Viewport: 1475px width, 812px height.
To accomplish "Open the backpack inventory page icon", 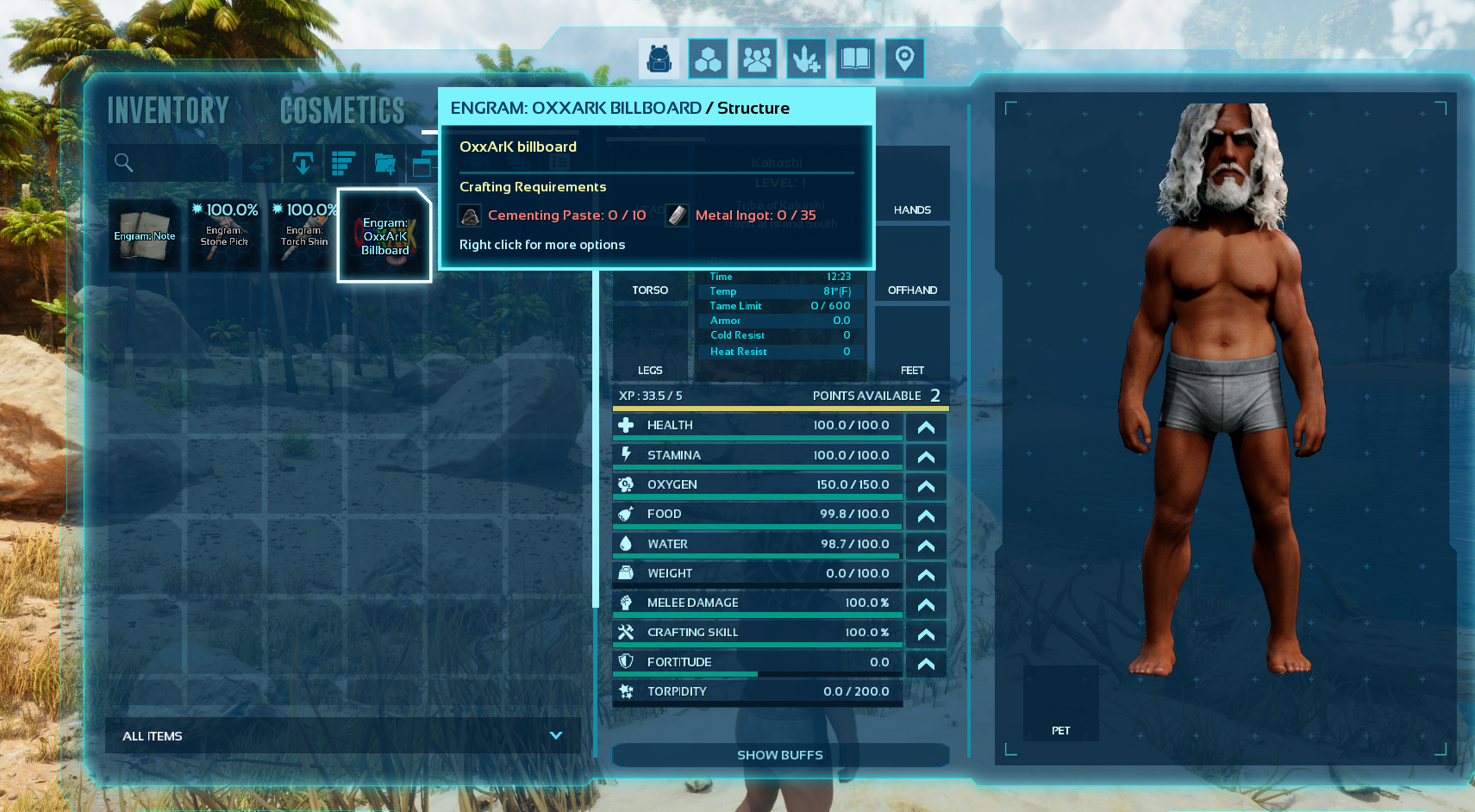I will pyautogui.click(x=659, y=59).
